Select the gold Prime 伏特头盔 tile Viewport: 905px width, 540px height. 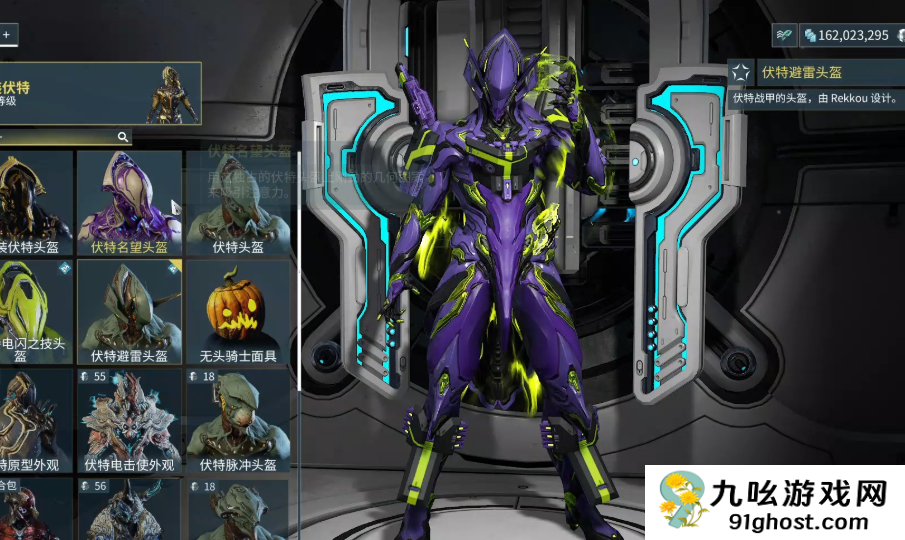point(35,202)
